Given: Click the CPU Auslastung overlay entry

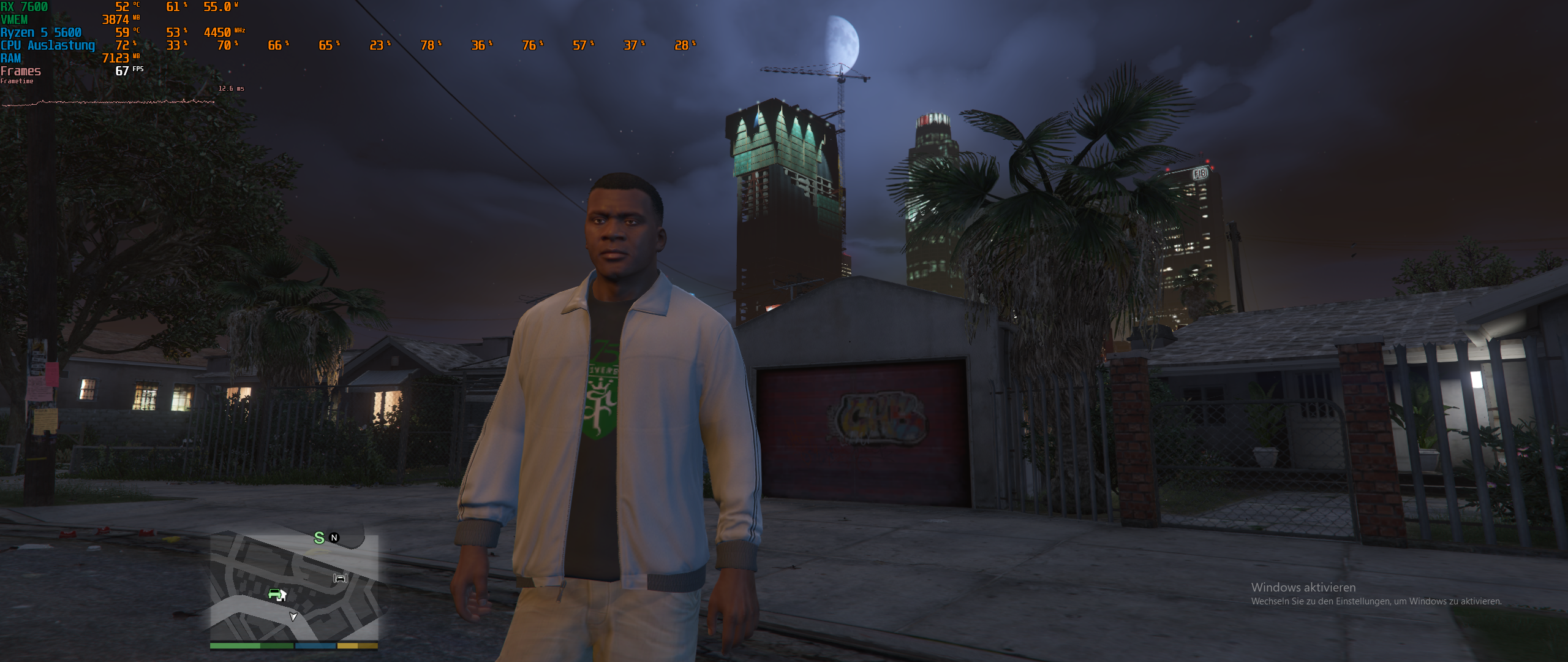Looking at the screenshot, I should point(47,45).
